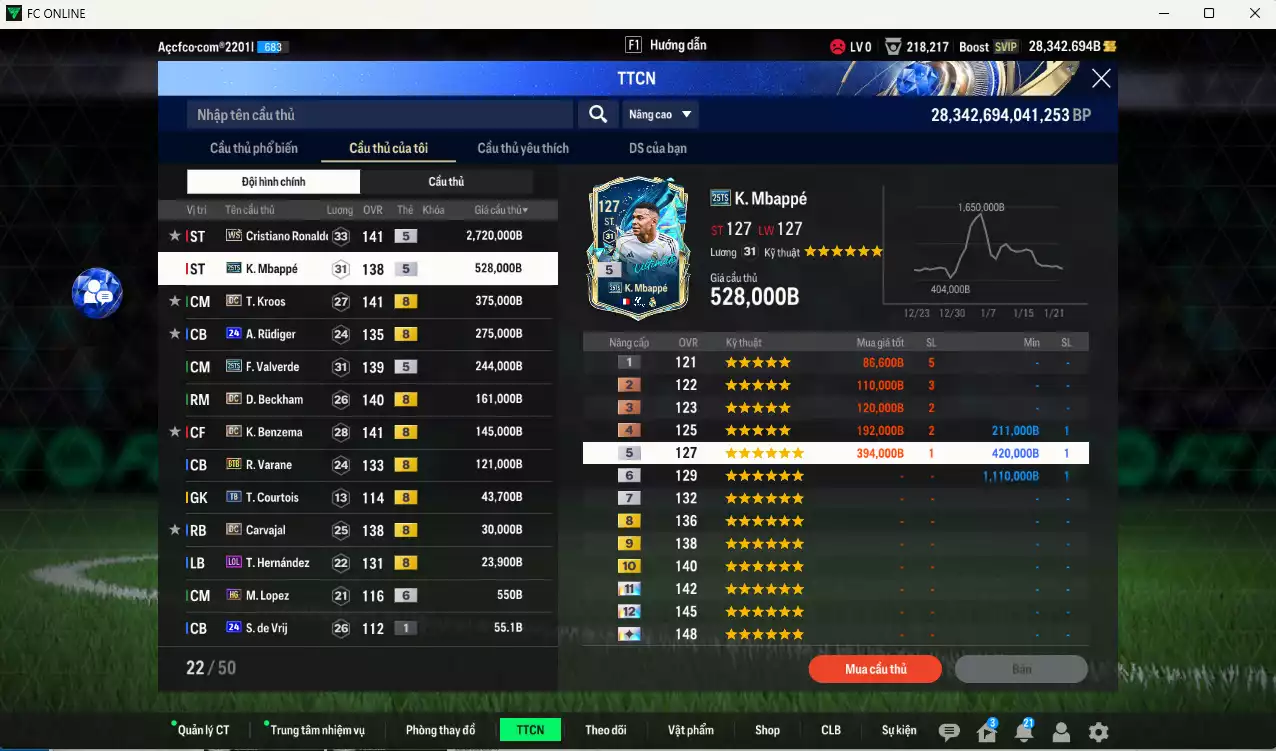Click the Mua cầu thủ button
Screen dimensions: 1276x751
(875, 669)
